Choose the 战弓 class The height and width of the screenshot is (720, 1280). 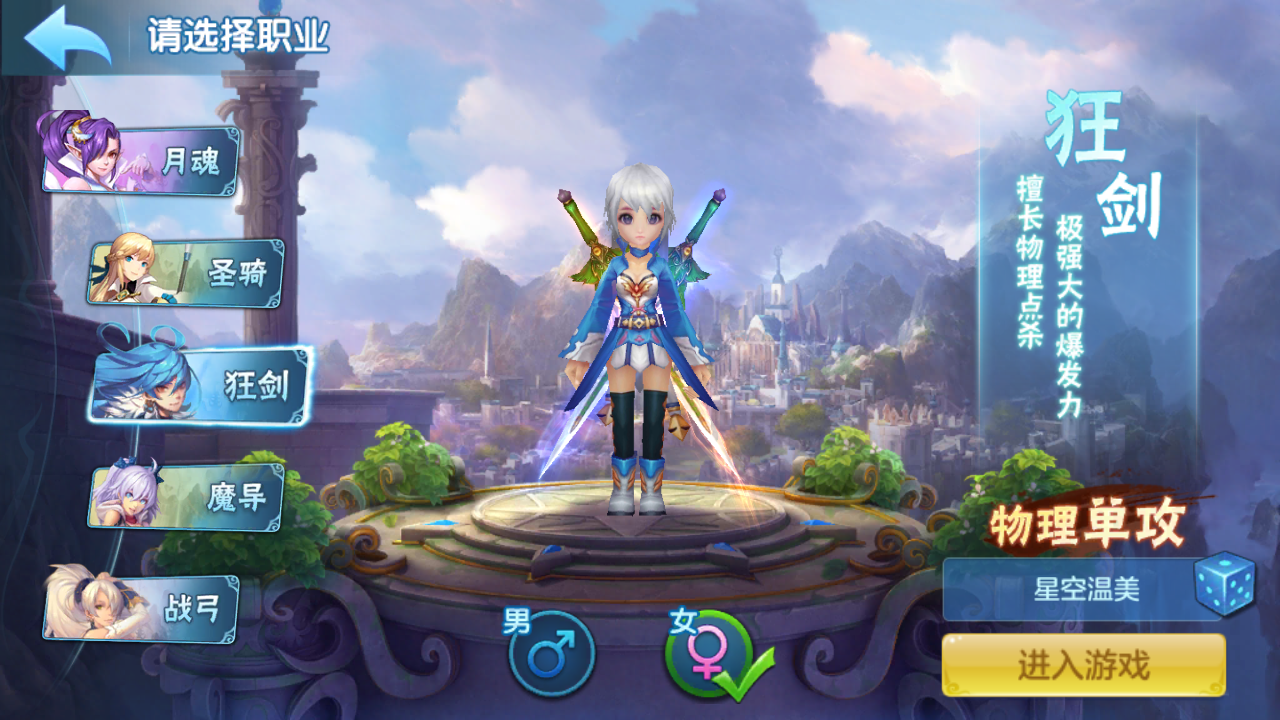pyautogui.click(x=142, y=608)
